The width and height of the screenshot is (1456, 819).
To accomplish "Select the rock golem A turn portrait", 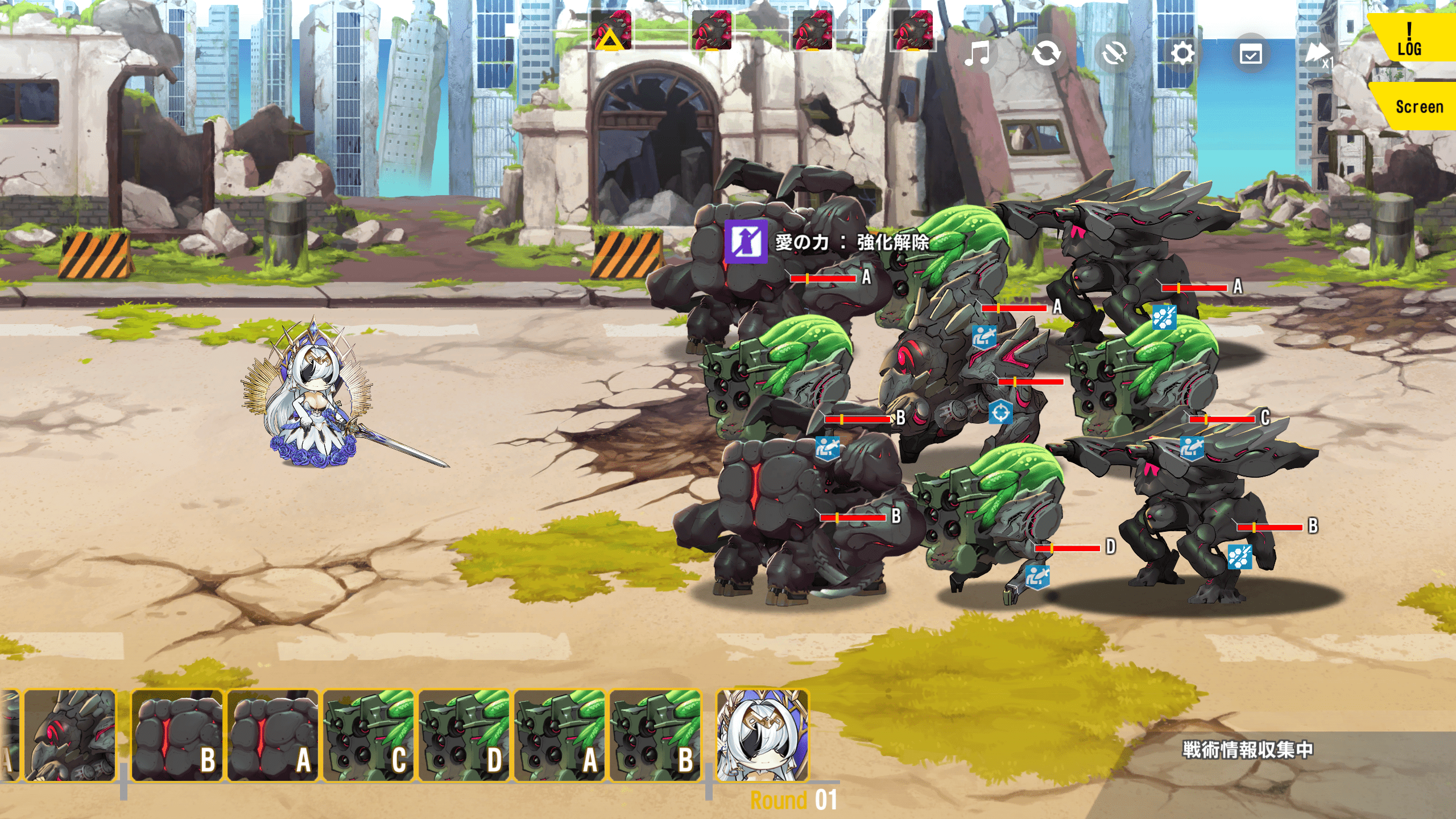I will (273, 735).
